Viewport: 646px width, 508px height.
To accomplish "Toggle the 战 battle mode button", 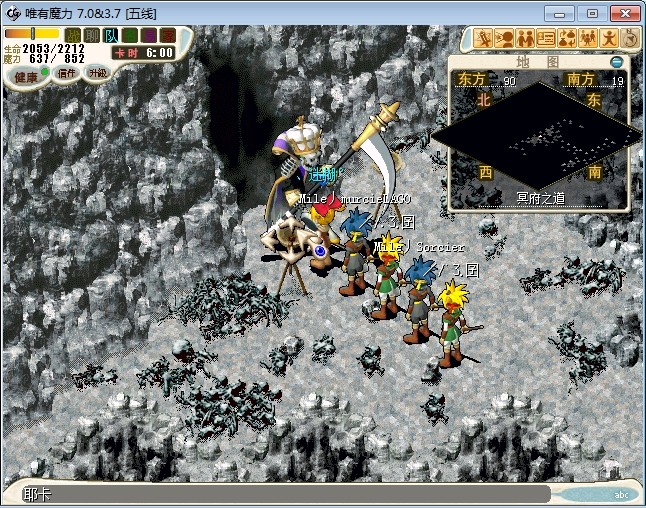I will coord(73,36).
